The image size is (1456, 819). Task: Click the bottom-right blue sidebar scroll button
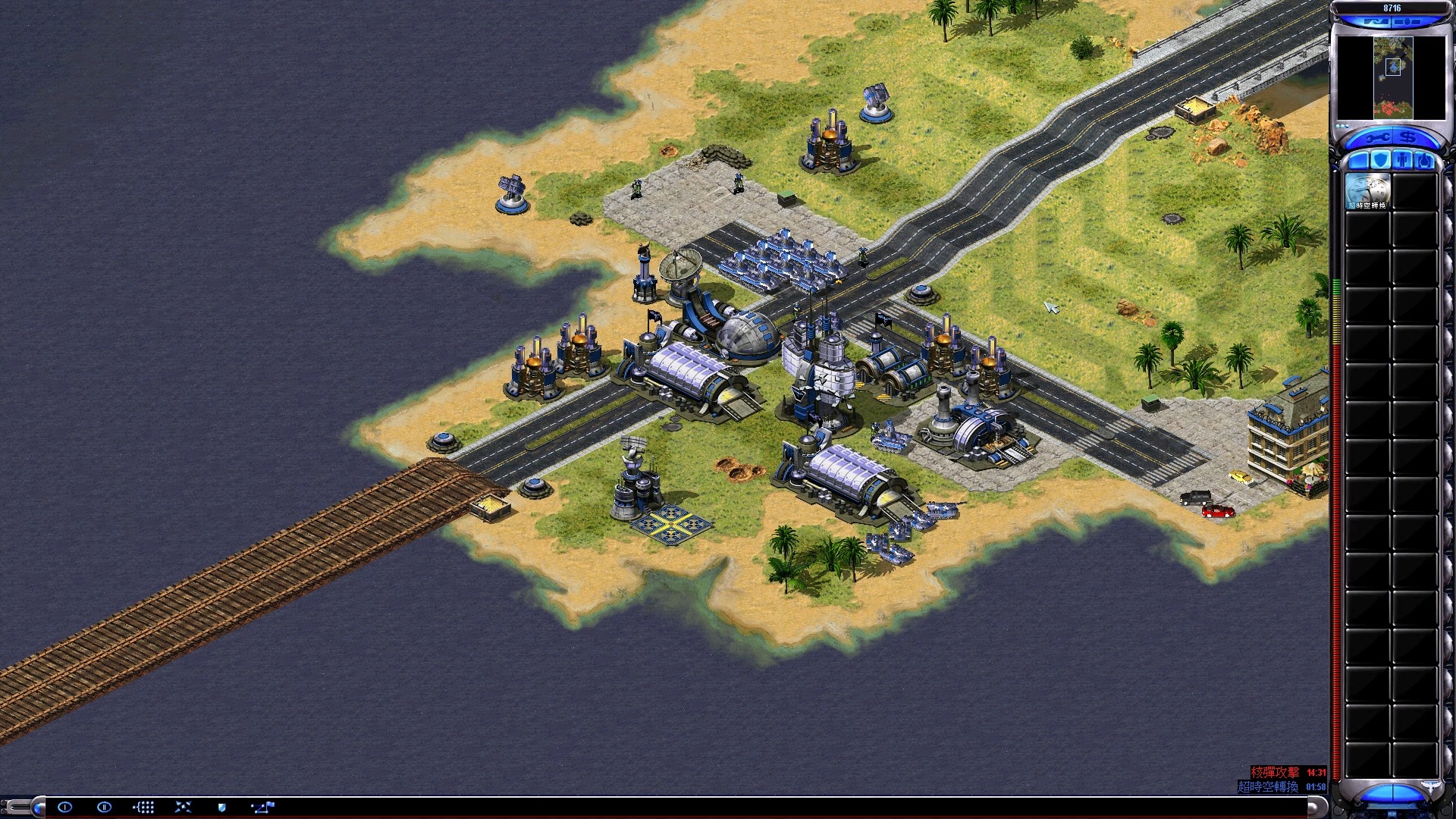[x=1392, y=793]
